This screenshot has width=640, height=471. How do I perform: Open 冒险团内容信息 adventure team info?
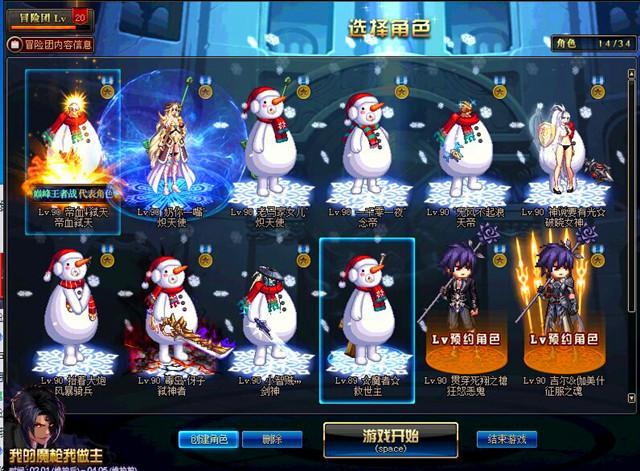pos(52,44)
